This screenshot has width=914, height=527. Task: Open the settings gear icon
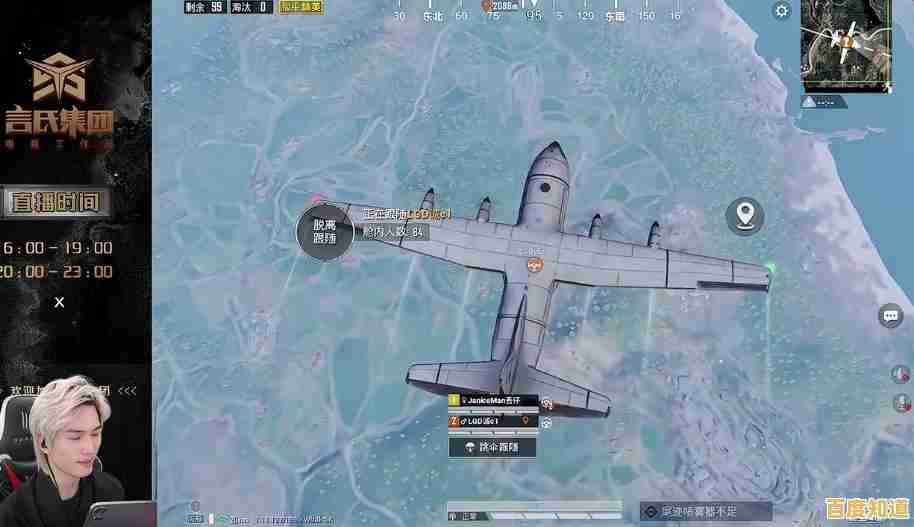point(782,12)
